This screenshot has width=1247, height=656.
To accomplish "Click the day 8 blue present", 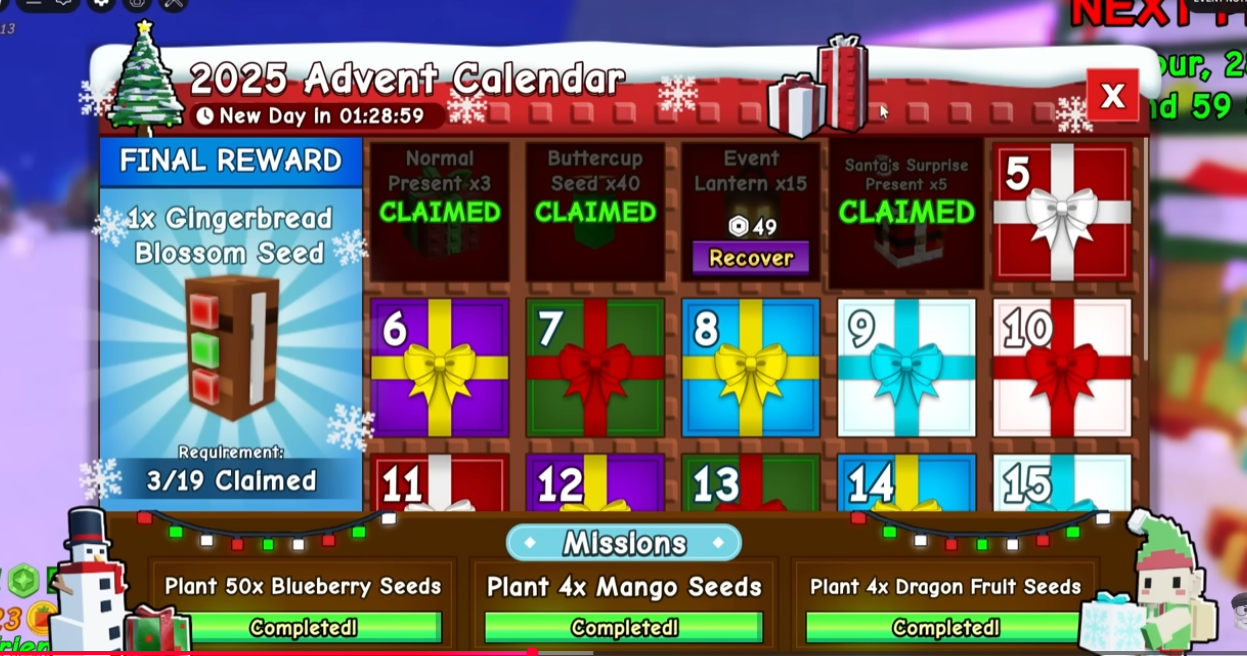I will pyautogui.click(x=751, y=367).
